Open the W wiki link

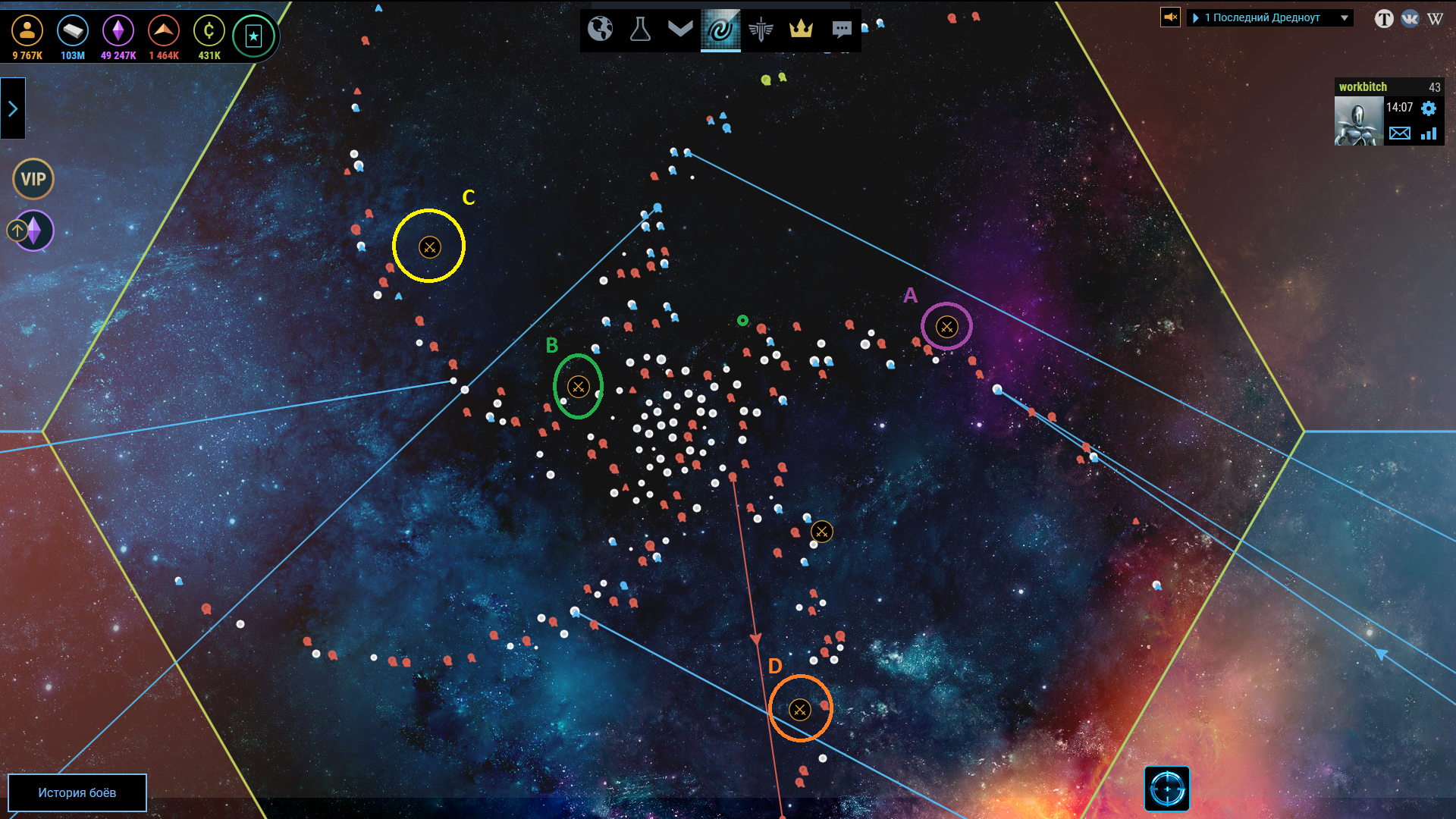[1435, 18]
